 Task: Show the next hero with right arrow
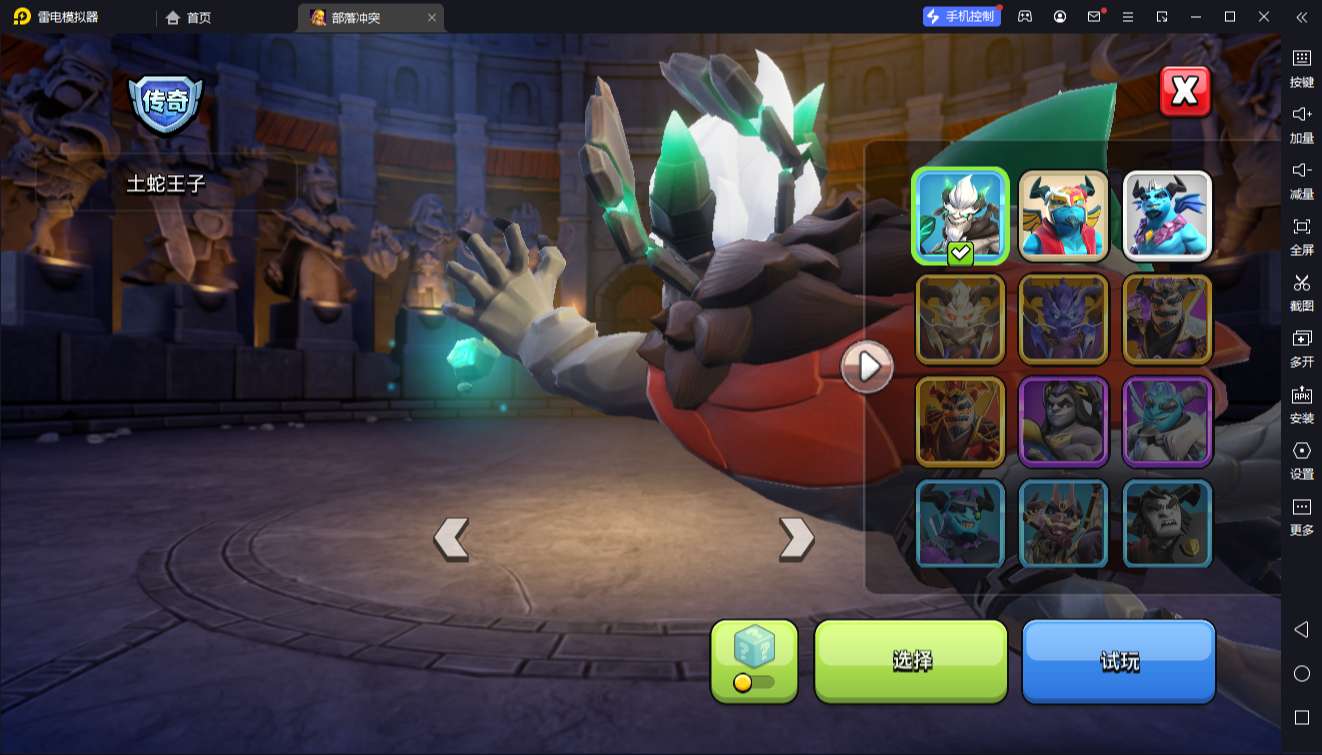click(796, 538)
